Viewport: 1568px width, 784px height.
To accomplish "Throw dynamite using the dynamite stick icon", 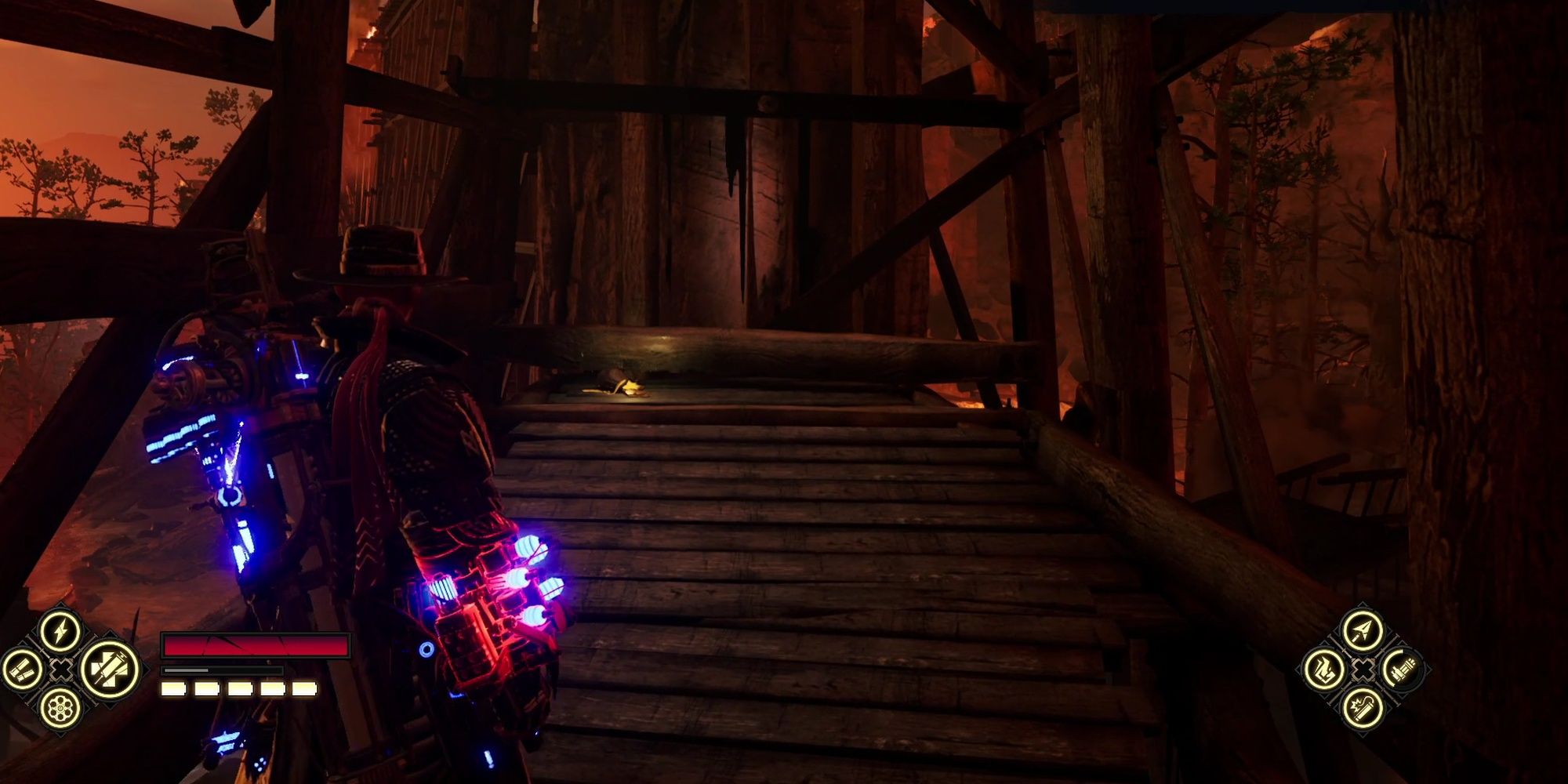I will pos(1363,710).
